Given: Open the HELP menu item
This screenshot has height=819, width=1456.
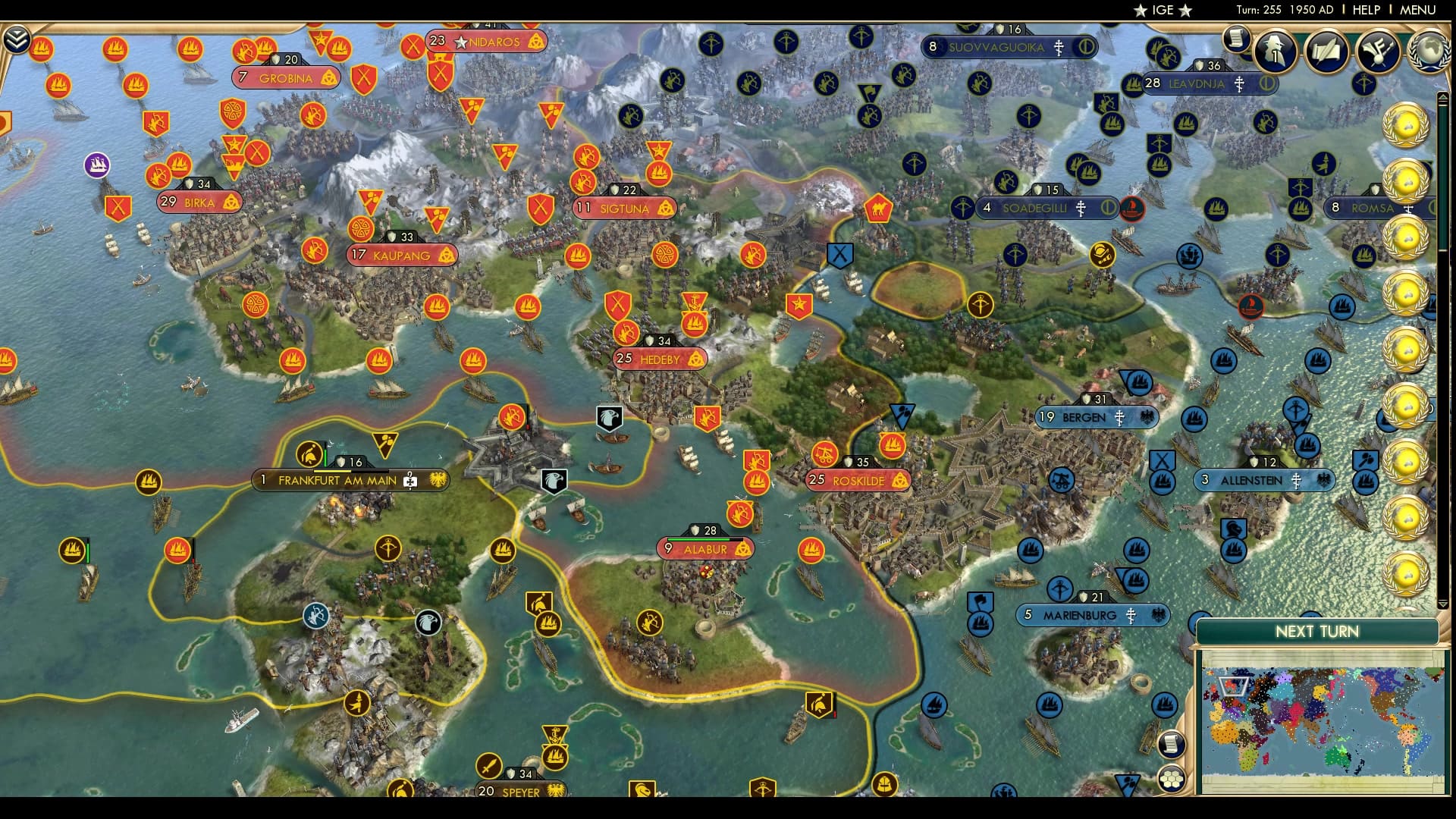Looking at the screenshot, I should [x=1367, y=11].
